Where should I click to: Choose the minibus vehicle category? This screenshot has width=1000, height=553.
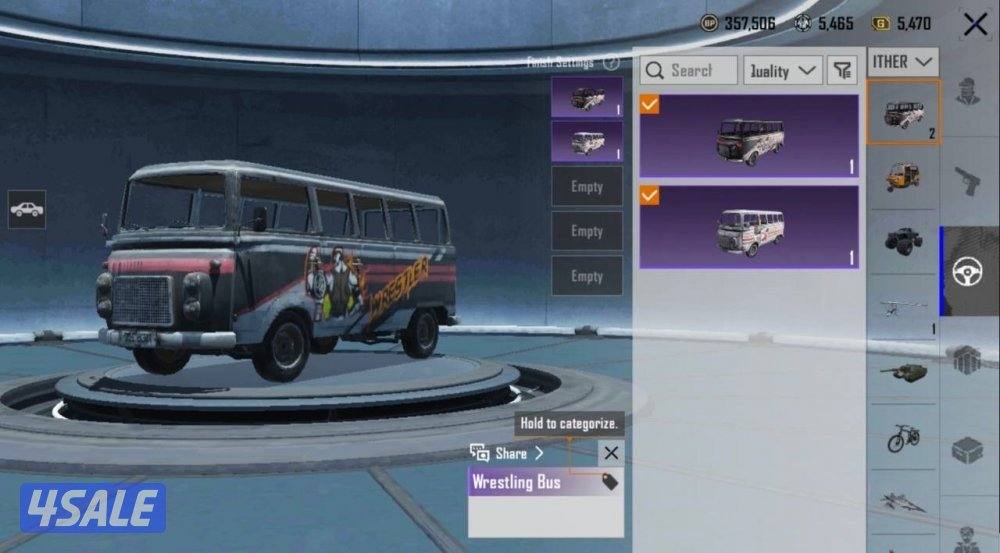coord(902,112)
